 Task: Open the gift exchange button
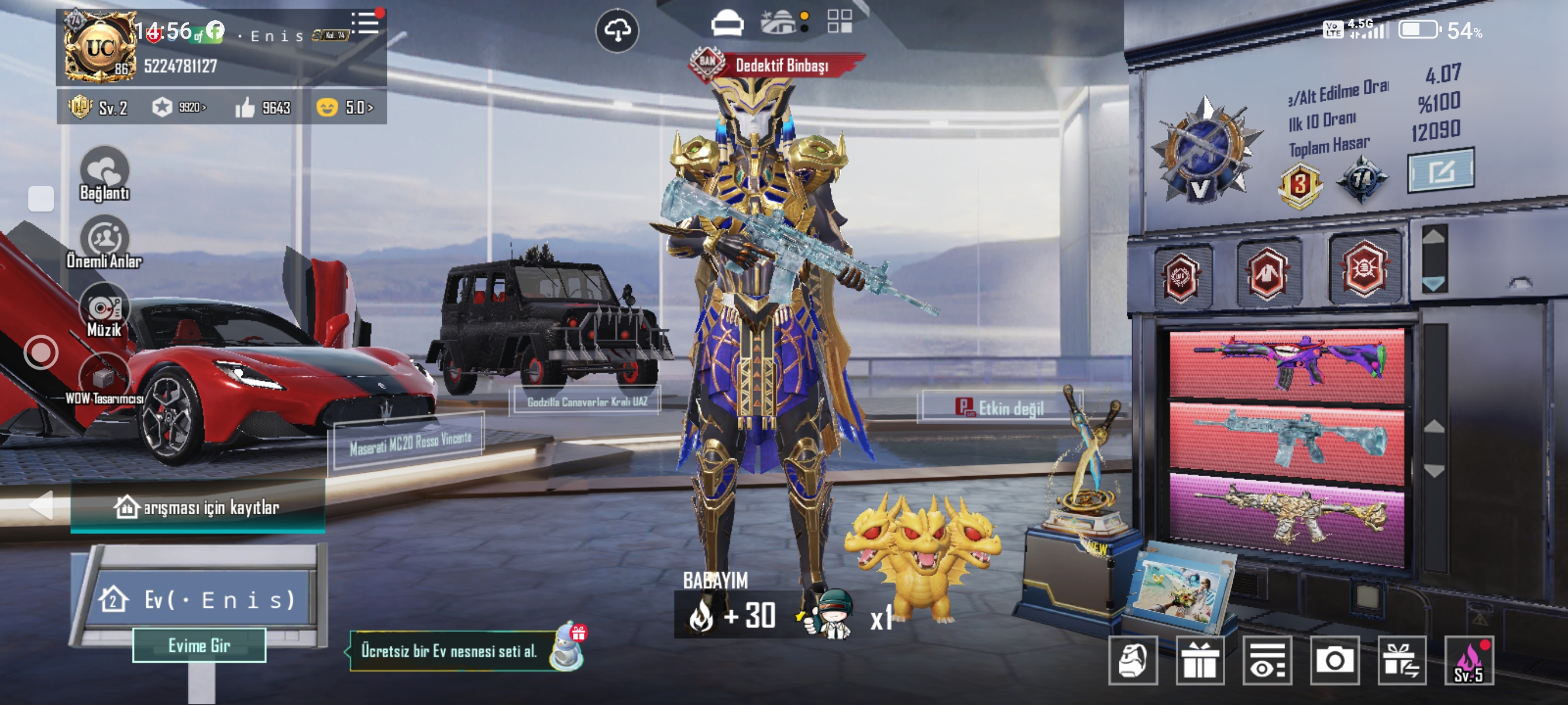1401,661
